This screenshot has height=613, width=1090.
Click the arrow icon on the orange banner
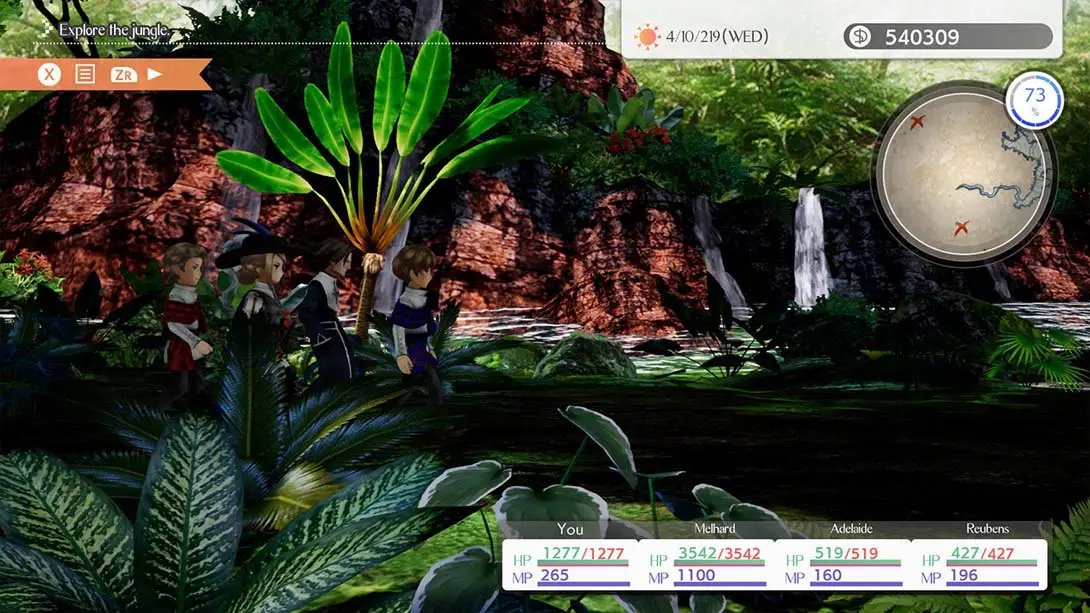(x=155, y=74)
